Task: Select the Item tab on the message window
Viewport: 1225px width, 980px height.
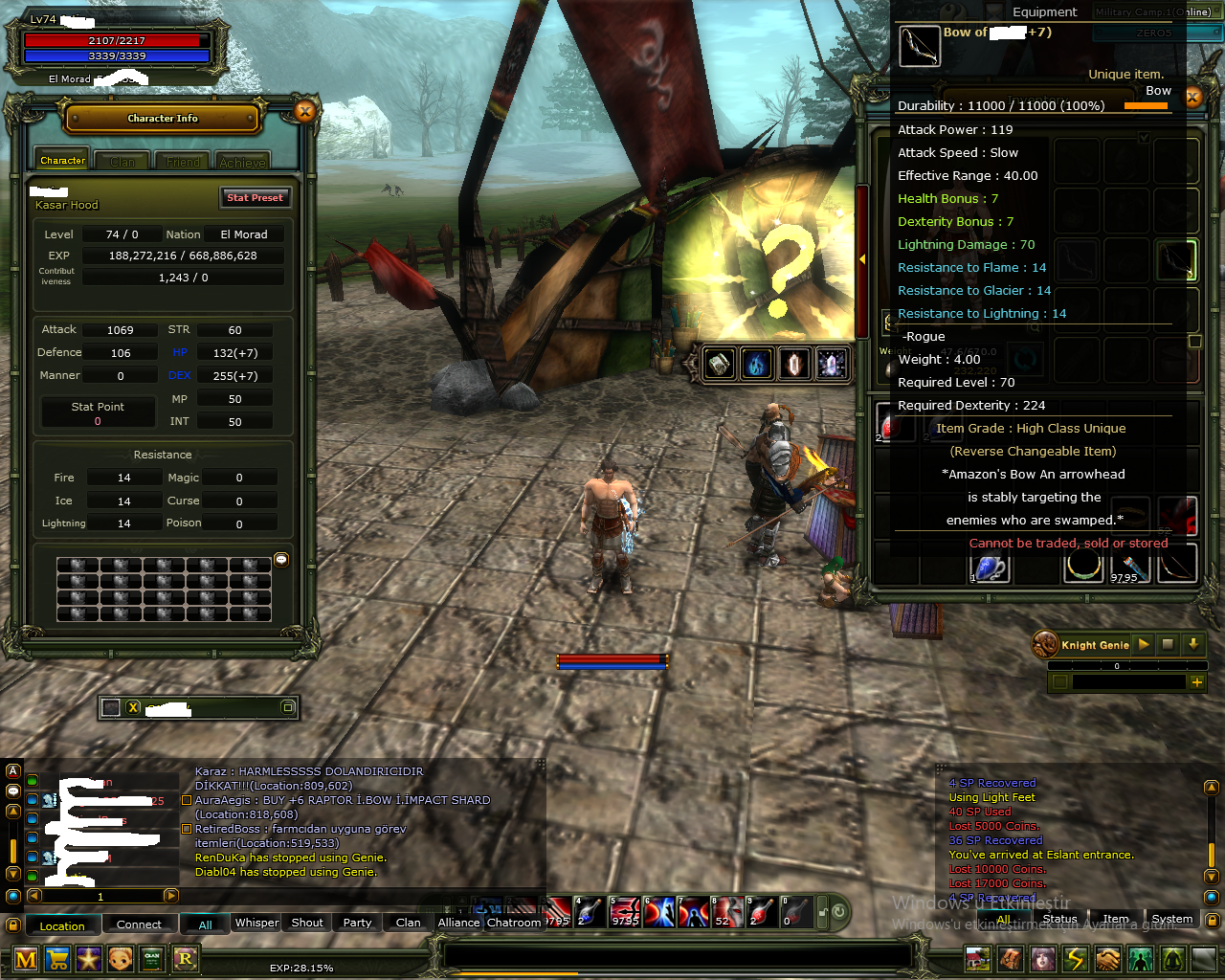Action: (x=1116, y=919)
